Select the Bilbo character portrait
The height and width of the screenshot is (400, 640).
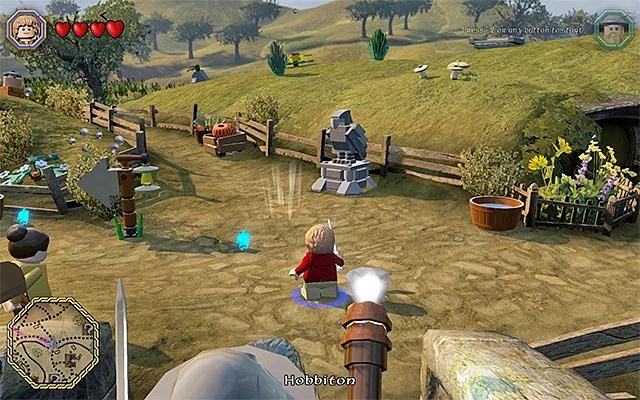tap(26, 28)
